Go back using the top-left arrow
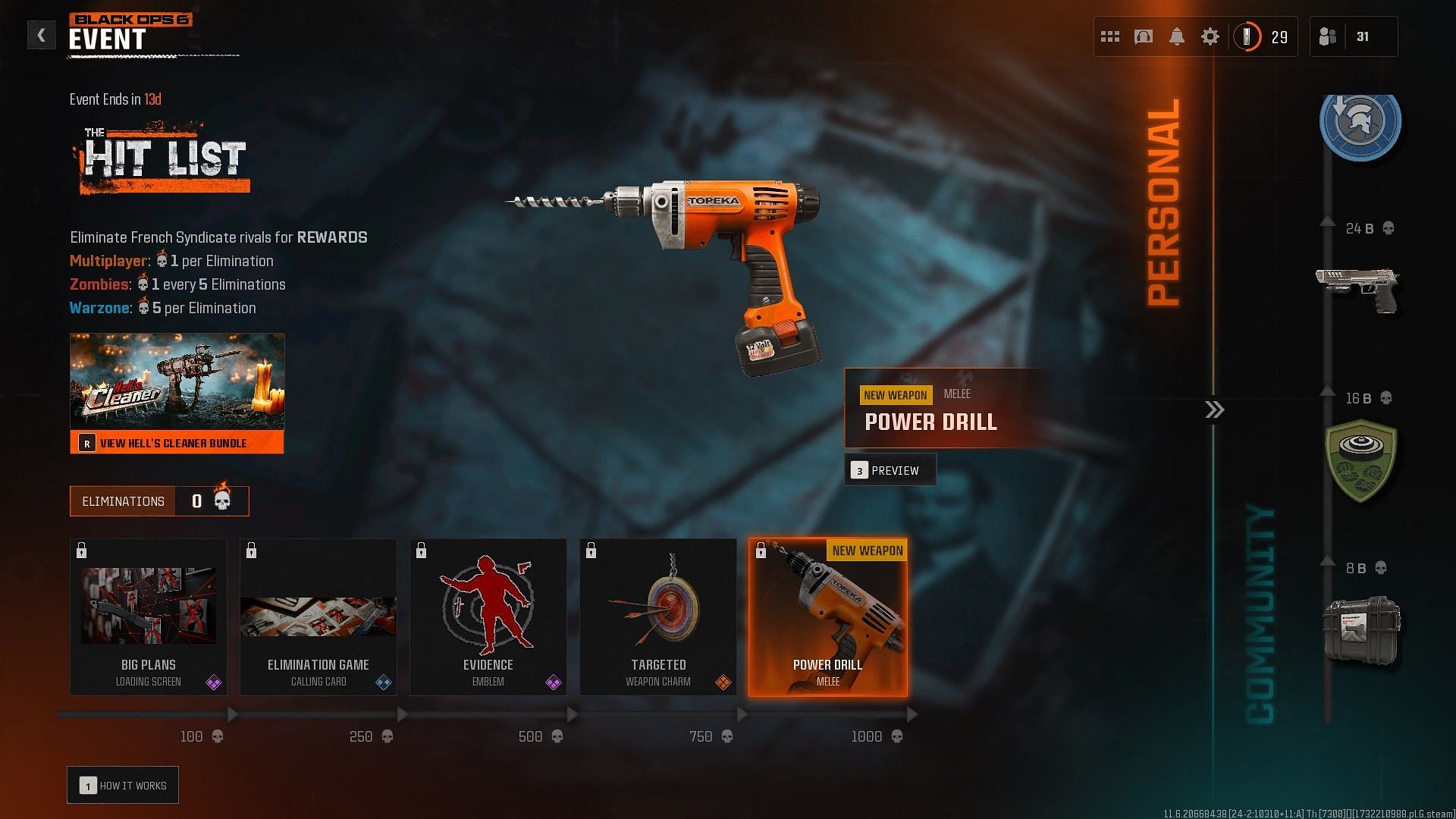 pos(41,36)
